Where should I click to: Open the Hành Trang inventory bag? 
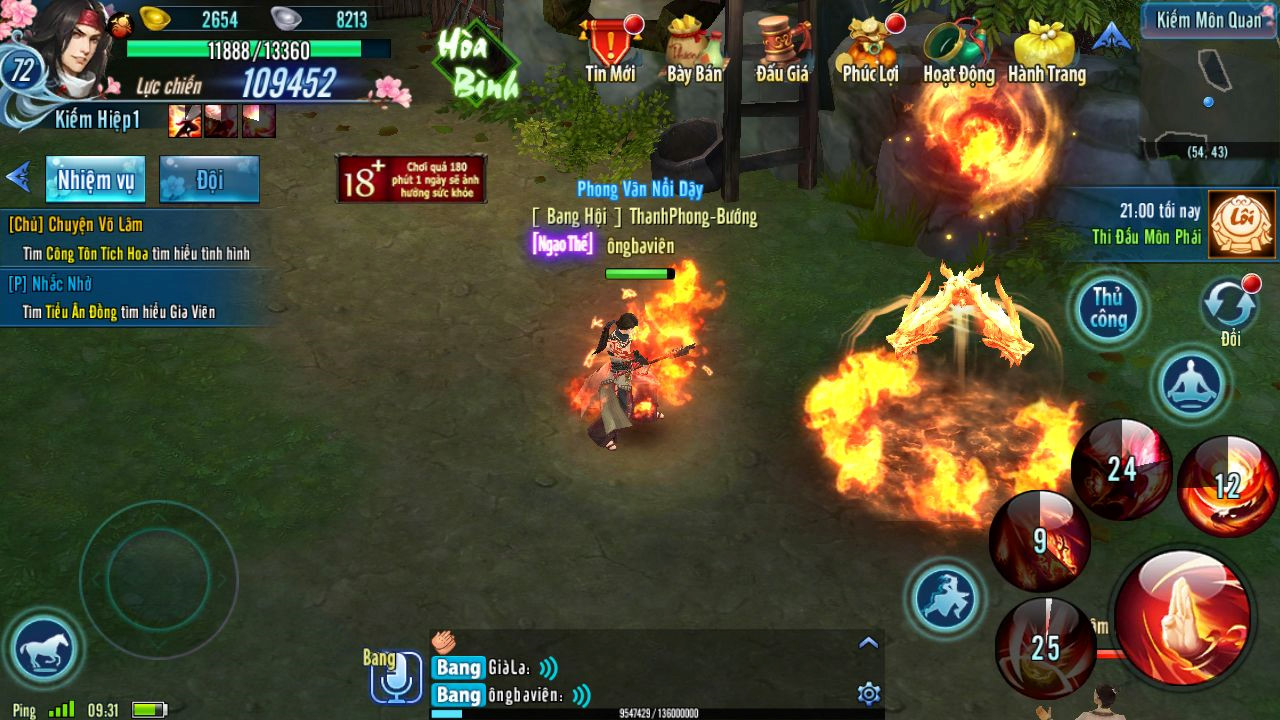tap(1045, 48)
